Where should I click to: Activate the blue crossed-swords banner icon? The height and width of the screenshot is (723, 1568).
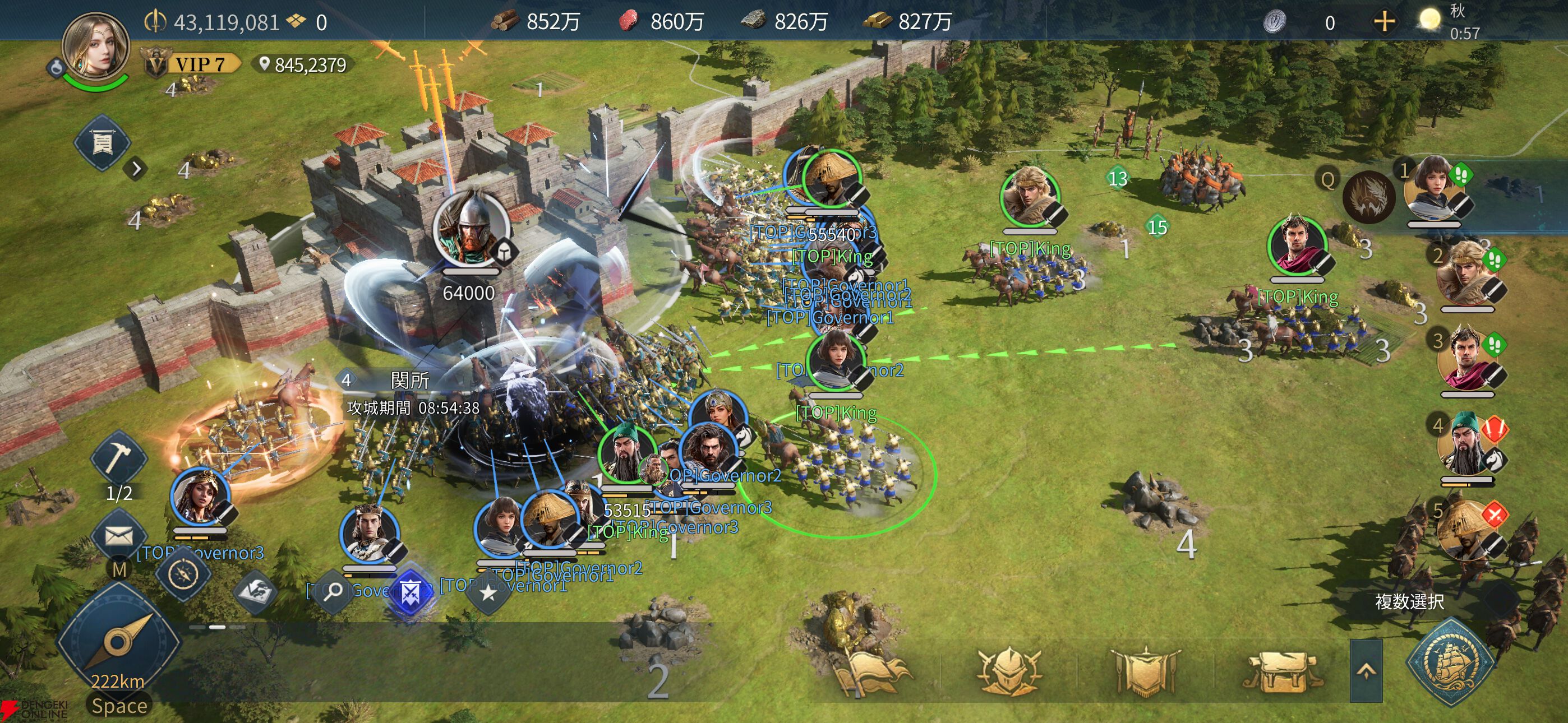pyautogui.click(x=411, y=591)
